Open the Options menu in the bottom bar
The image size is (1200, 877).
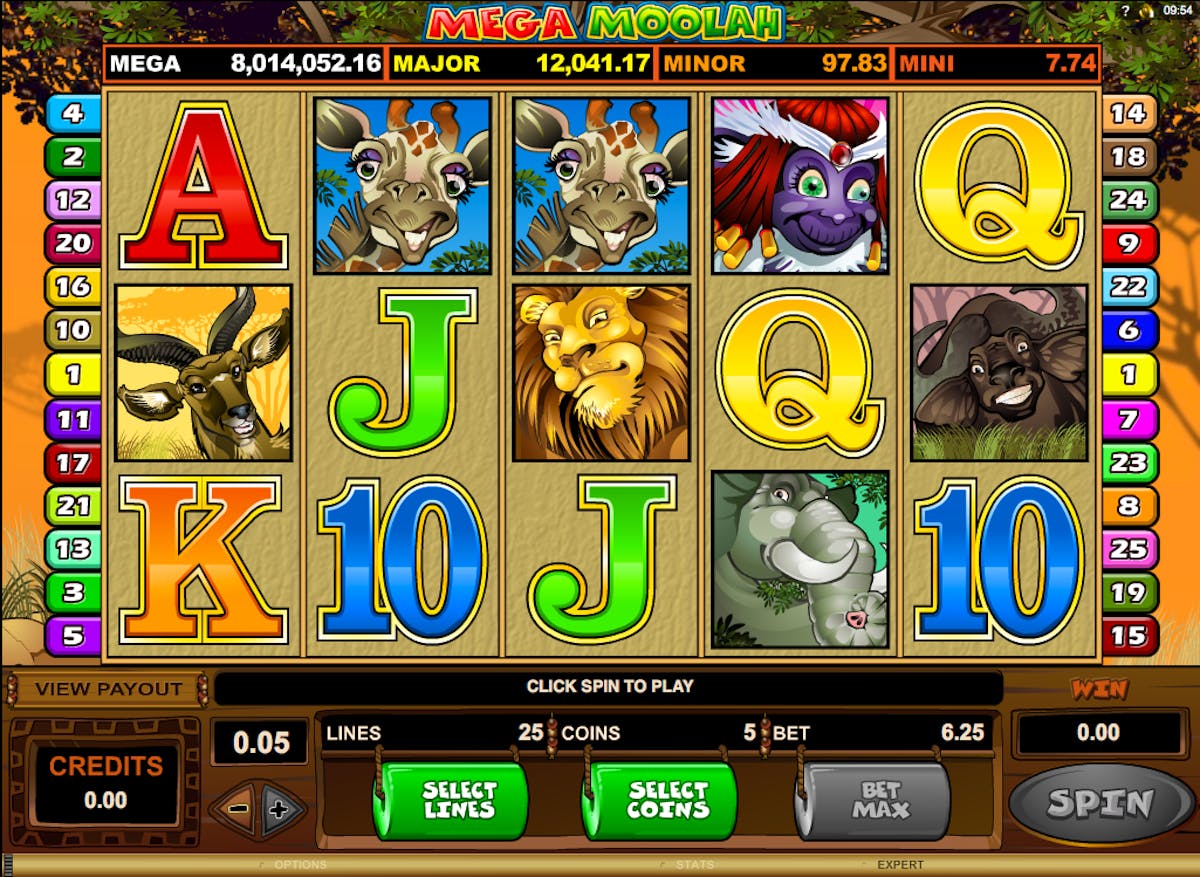point(300,865)
